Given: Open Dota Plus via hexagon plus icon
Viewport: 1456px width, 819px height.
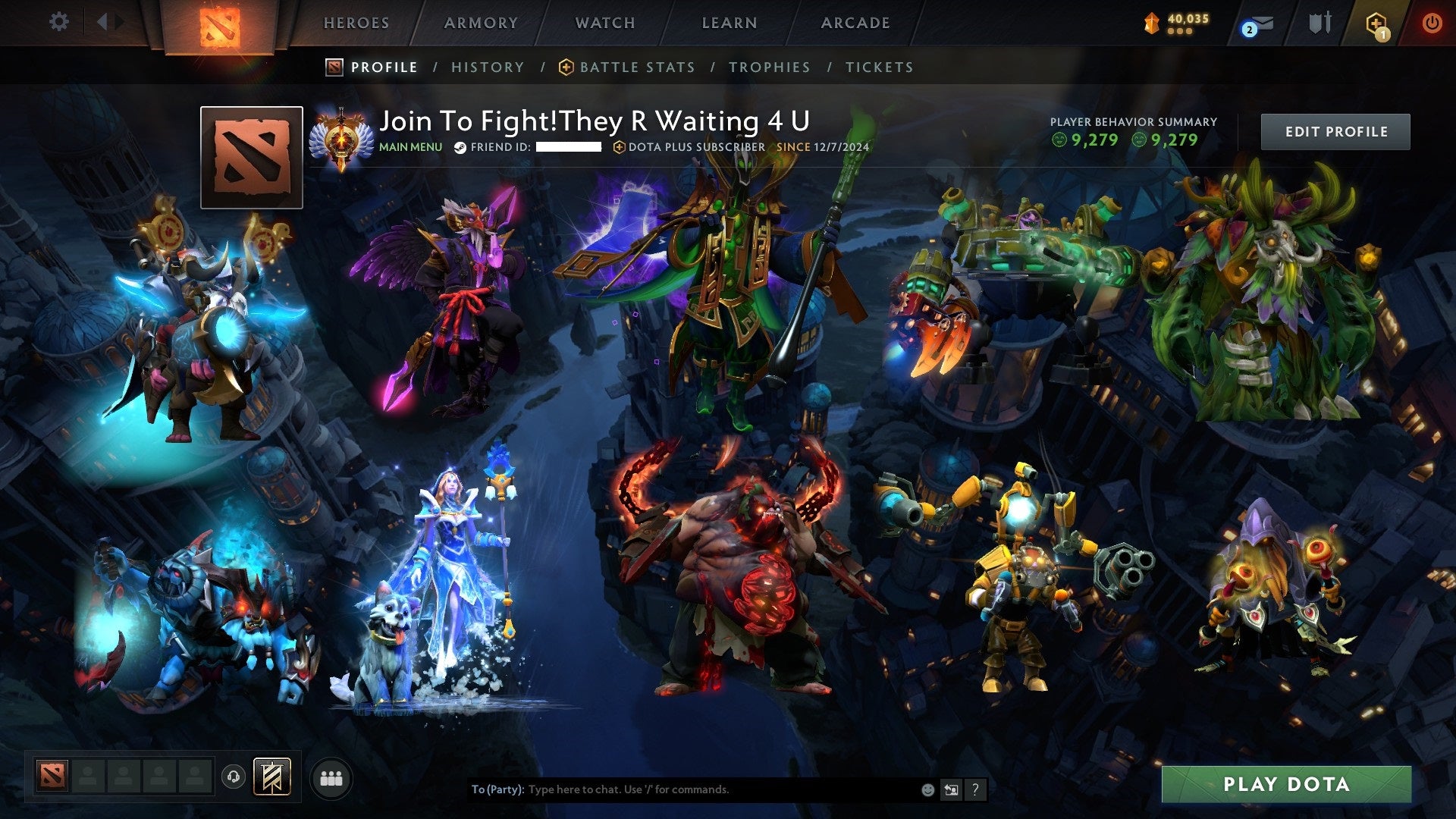Looking at the screenshot, I should point(1376,23).
